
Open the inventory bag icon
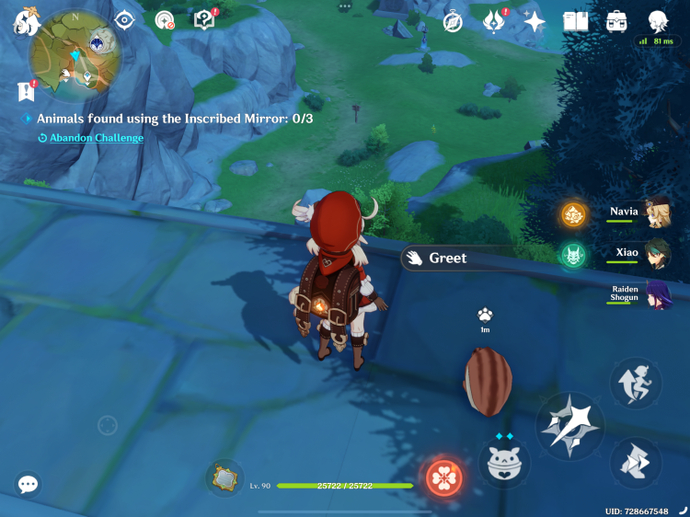616,21
